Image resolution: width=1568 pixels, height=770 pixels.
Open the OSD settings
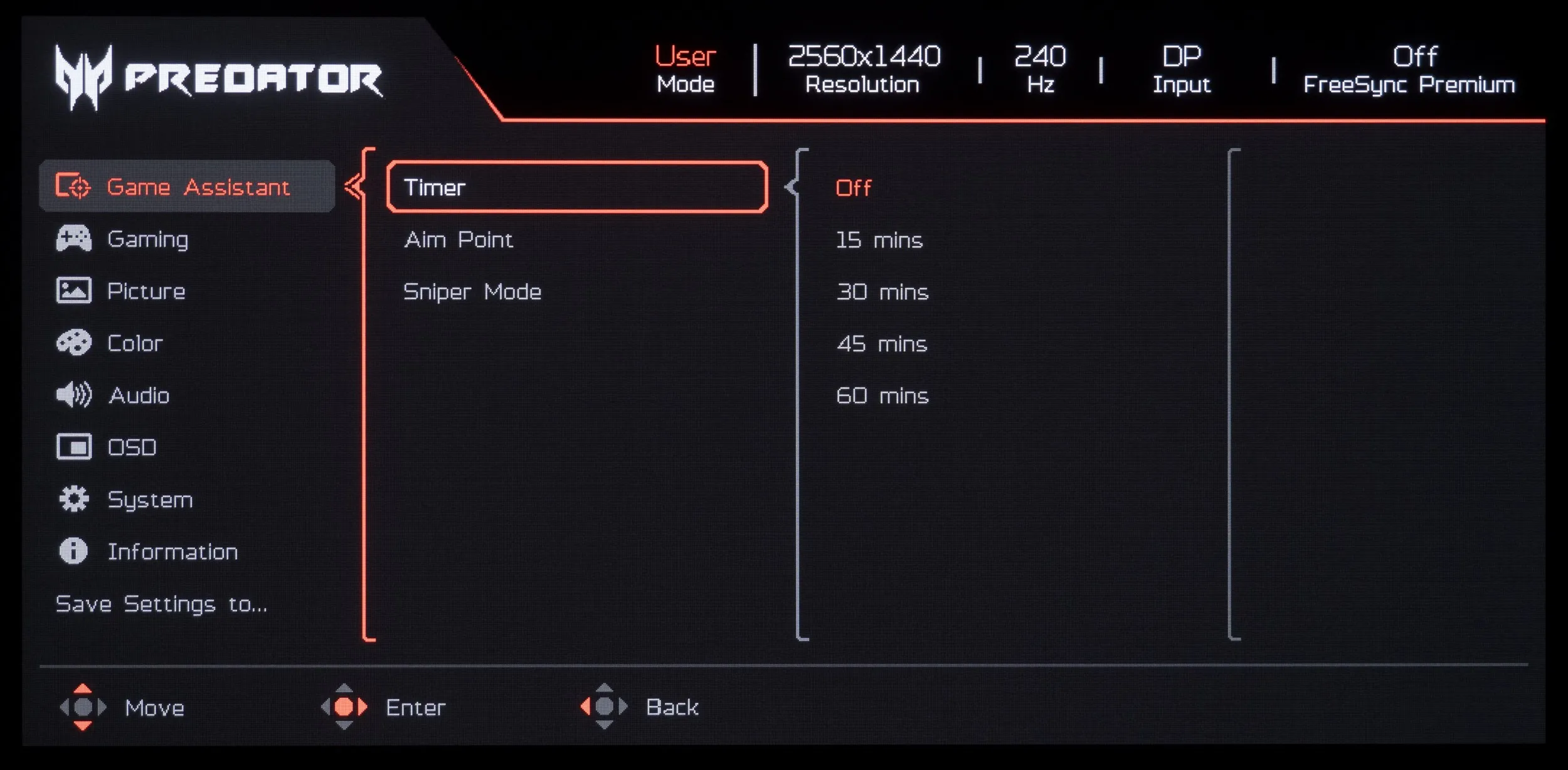(132, 447)
